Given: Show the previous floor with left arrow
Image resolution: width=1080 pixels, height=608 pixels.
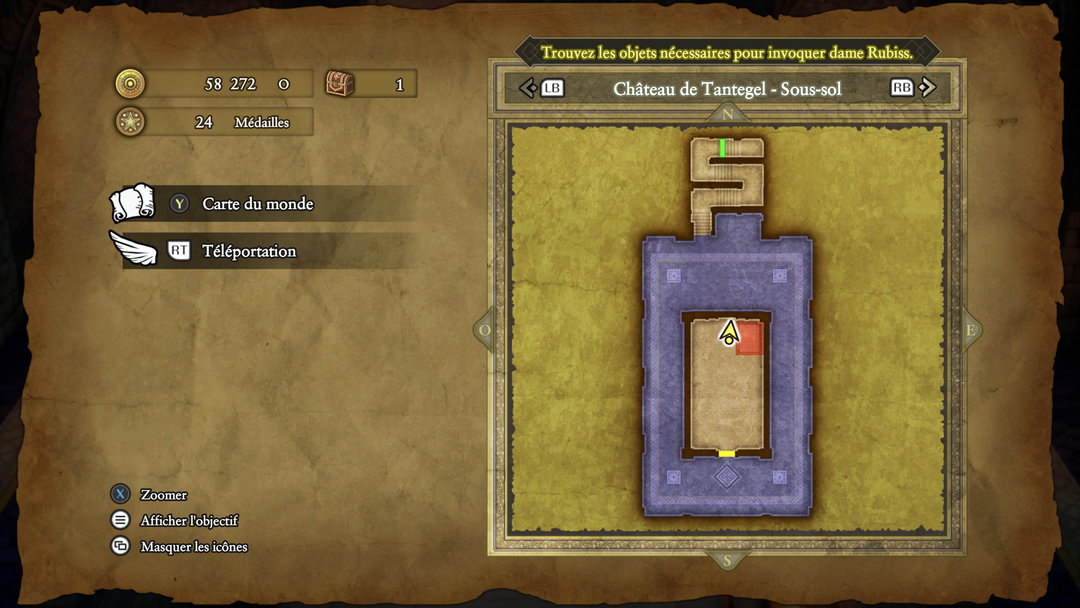Looking at the screenshot, I should [528, 88].
